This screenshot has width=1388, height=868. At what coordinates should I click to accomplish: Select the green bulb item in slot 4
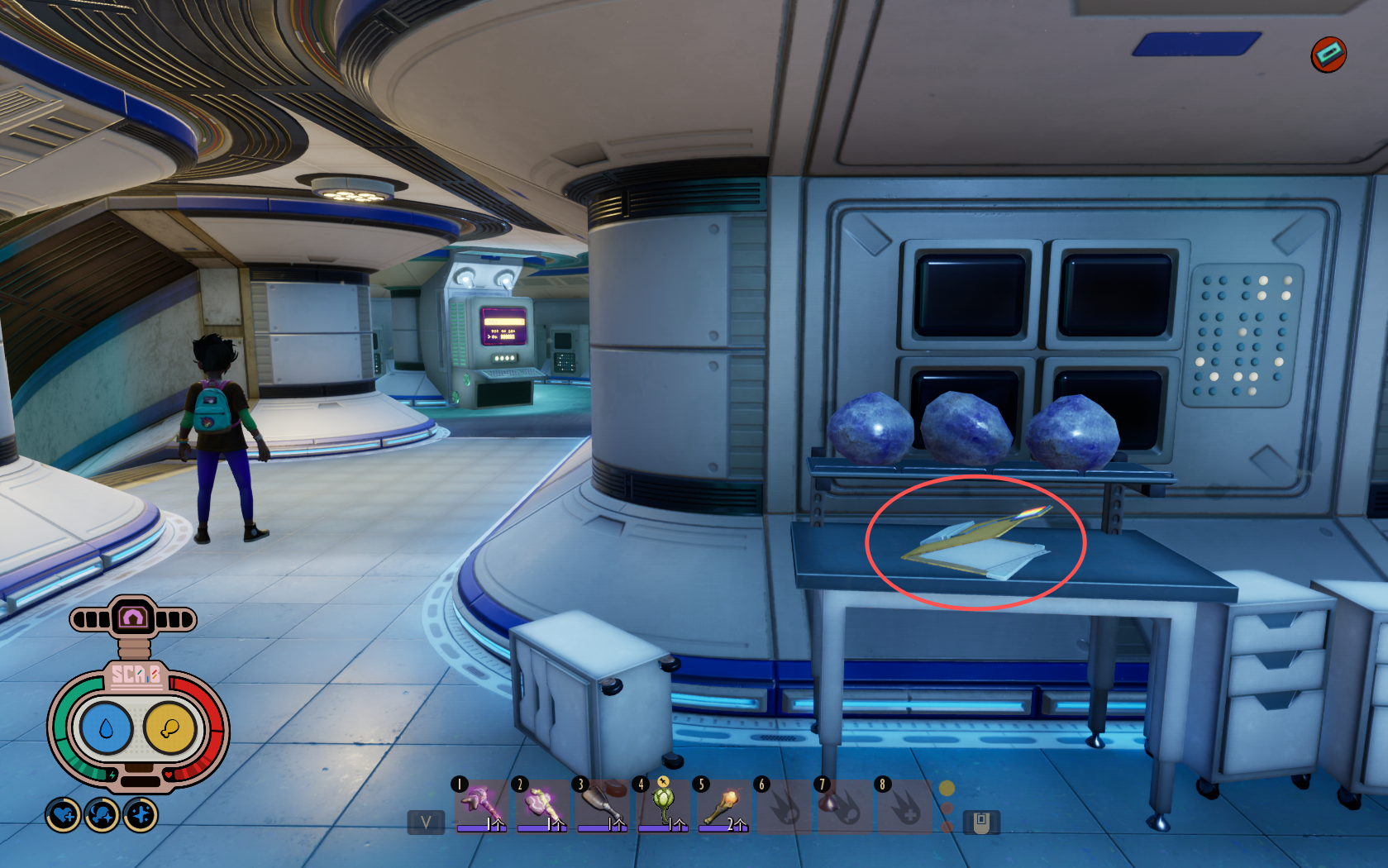pyautogui.click(x=662, y=804)
